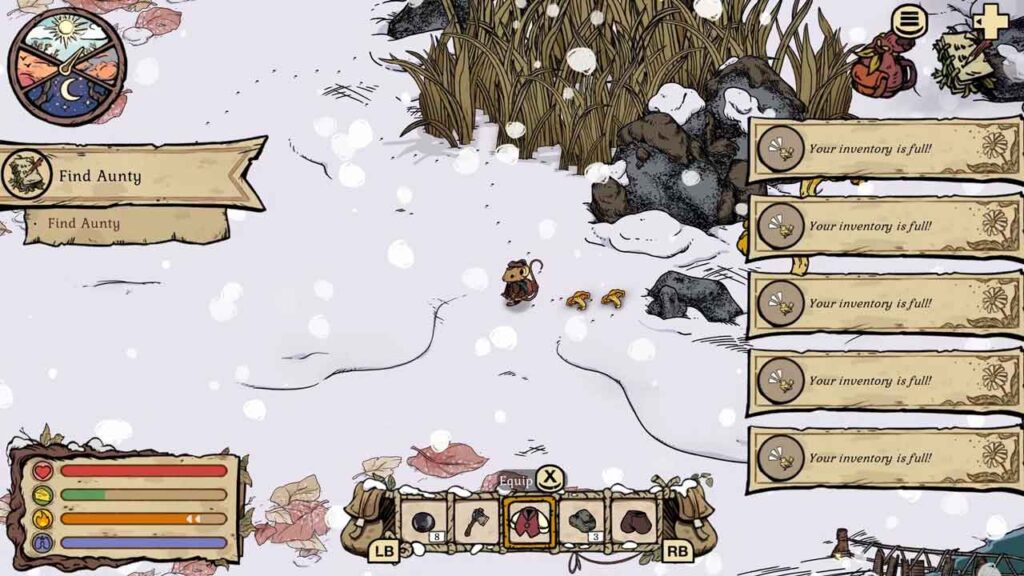
Task: Select the grey stone slot with 3
Action: coord(582,522)
